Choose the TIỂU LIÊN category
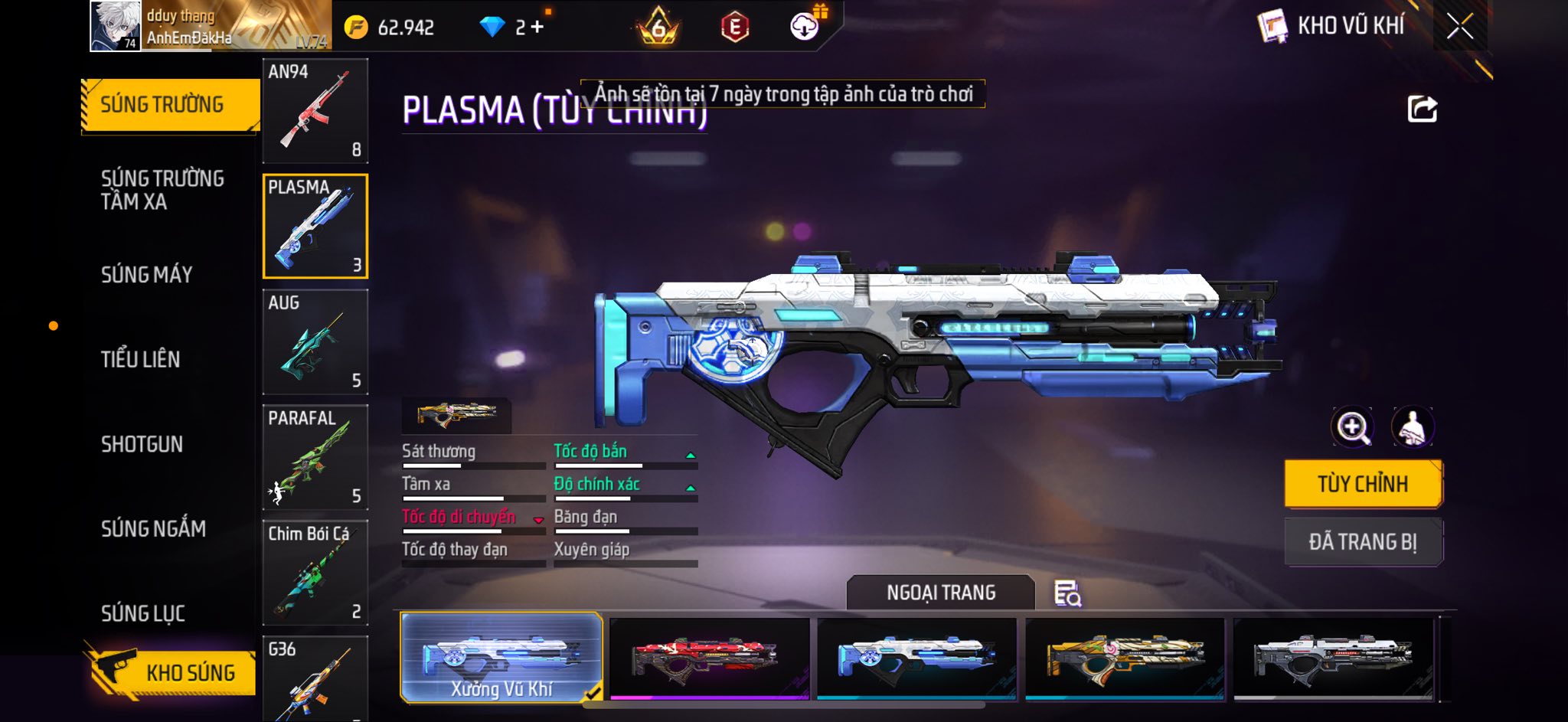 141,359
